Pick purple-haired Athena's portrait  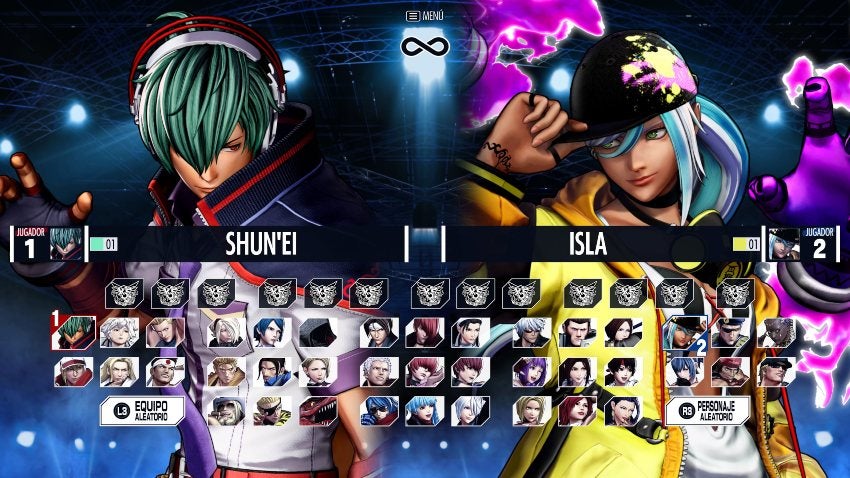coord(531,371)
